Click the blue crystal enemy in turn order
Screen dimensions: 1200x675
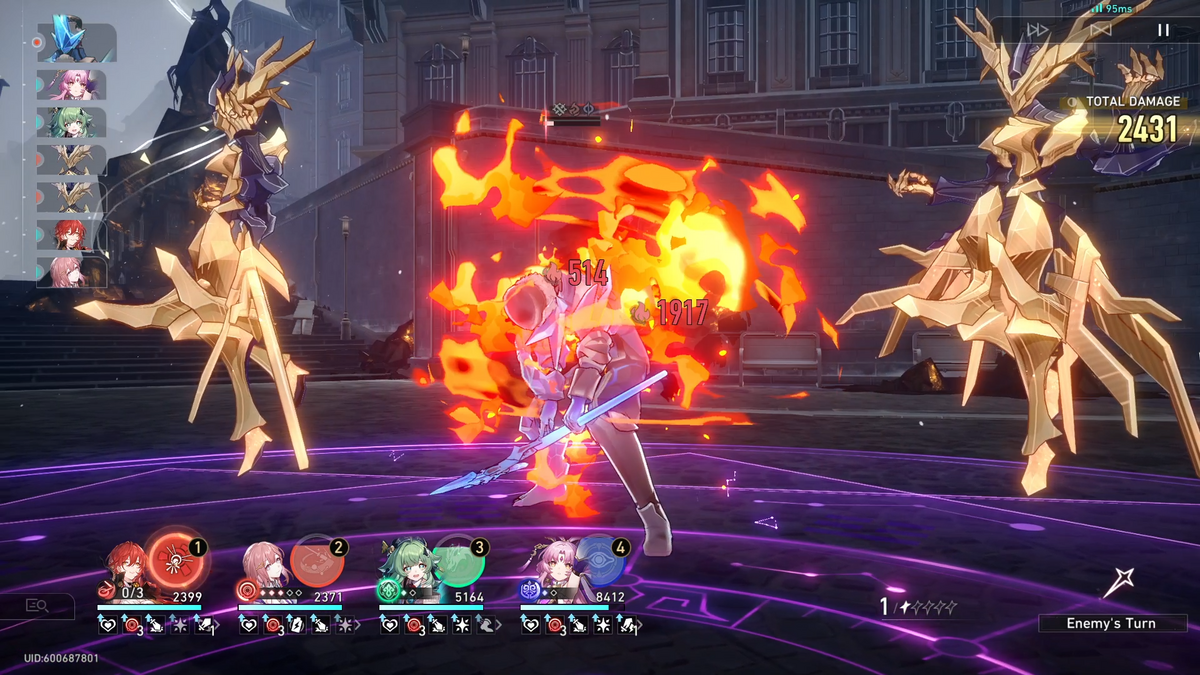[75, 40]
